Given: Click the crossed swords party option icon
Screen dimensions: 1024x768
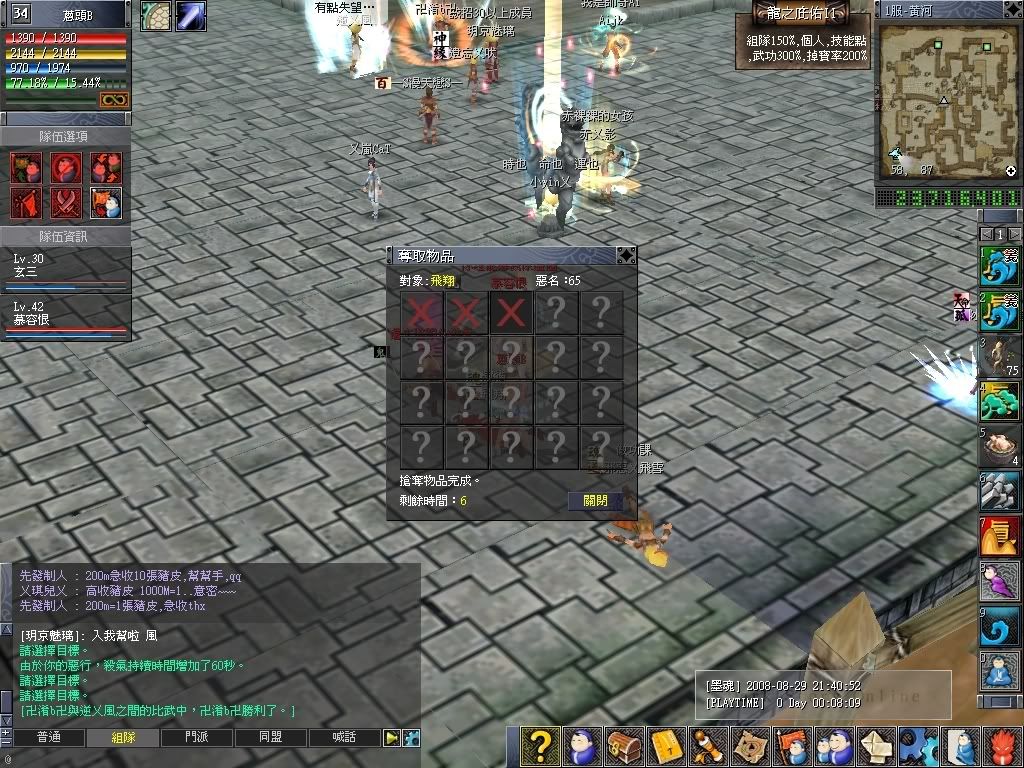Looking at the screenshot, I should coord(67,204).
